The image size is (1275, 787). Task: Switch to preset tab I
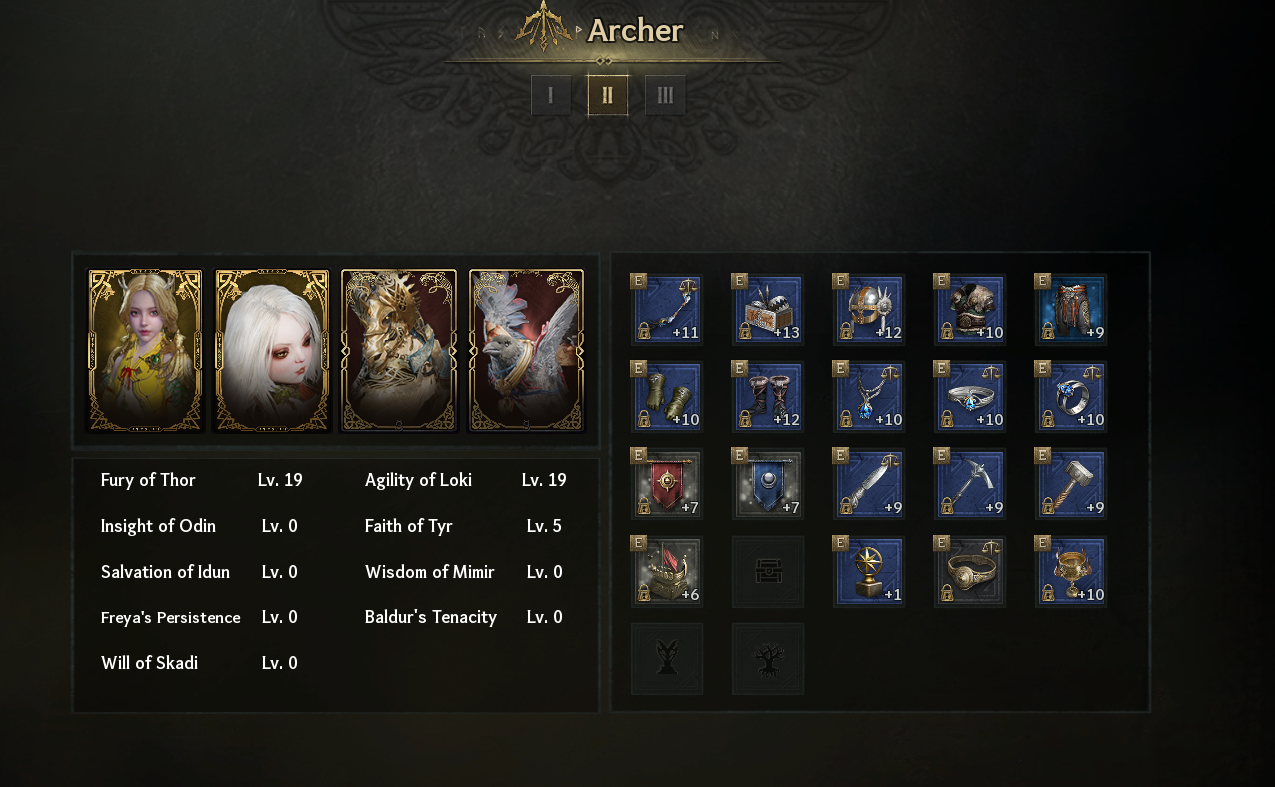(x=551, y=95)
